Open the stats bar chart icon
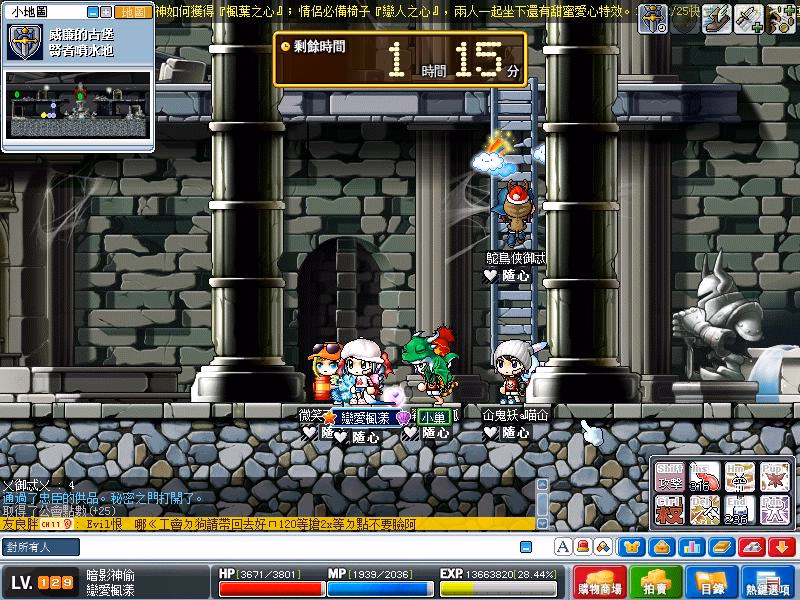This screenshot has width=800, height=600. [x=690, y=547]
